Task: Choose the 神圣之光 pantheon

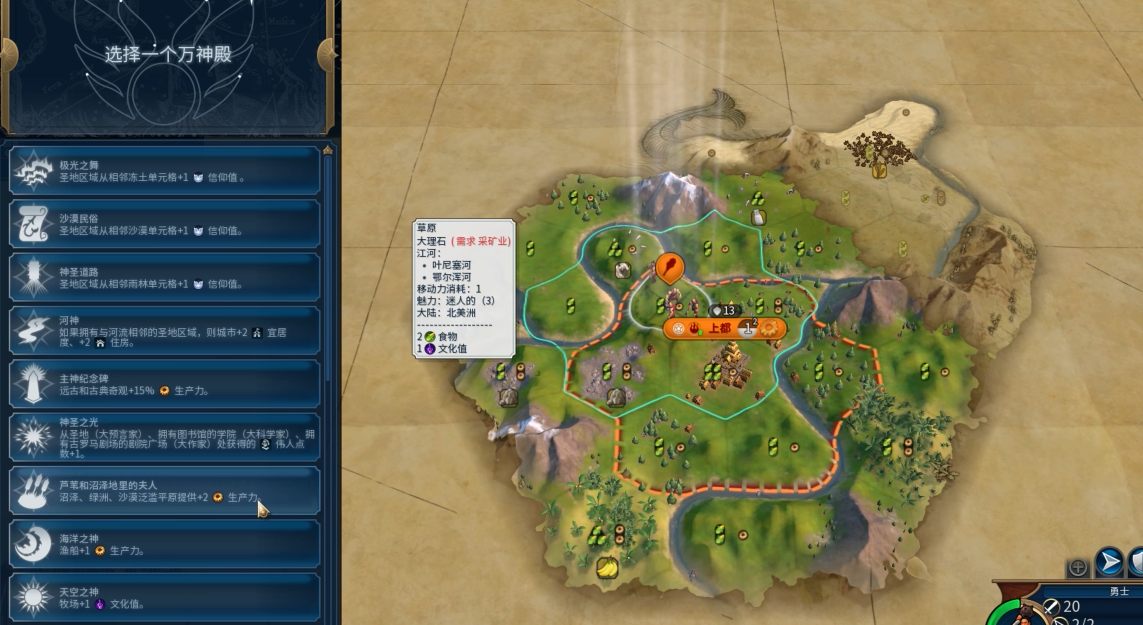Action: tap(165, 437)
